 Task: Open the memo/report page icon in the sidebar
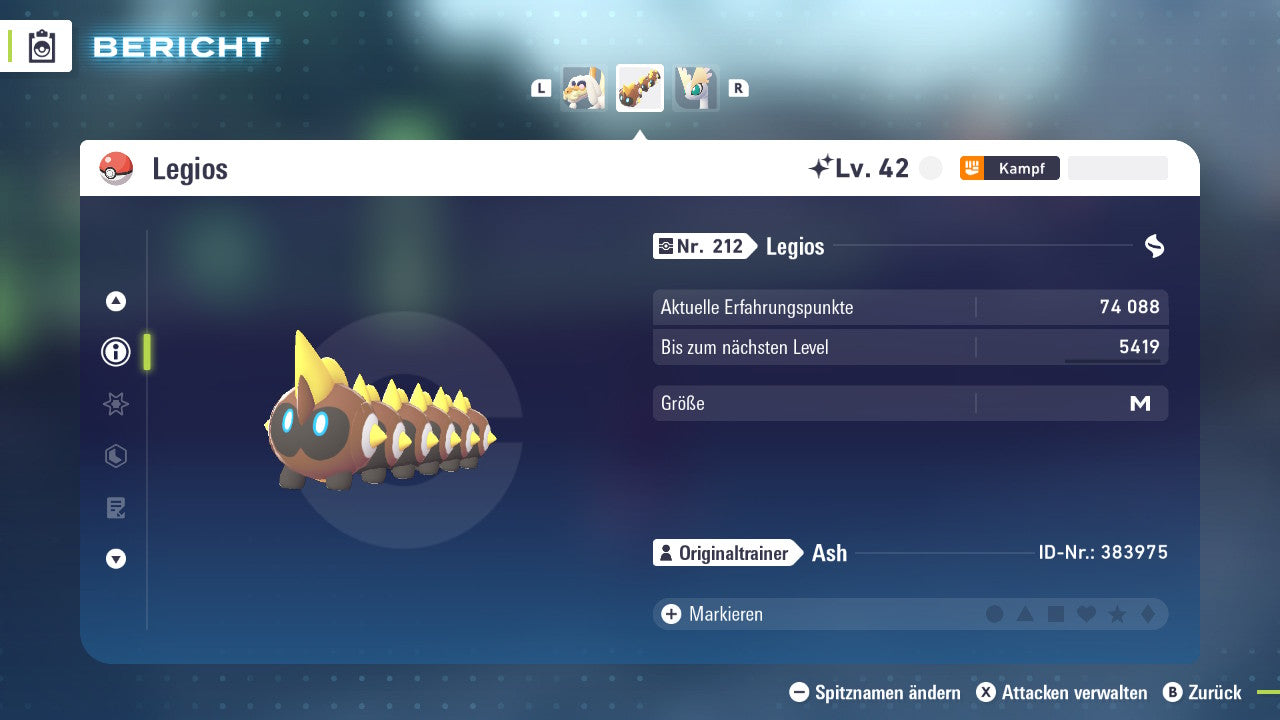point(116,508)
